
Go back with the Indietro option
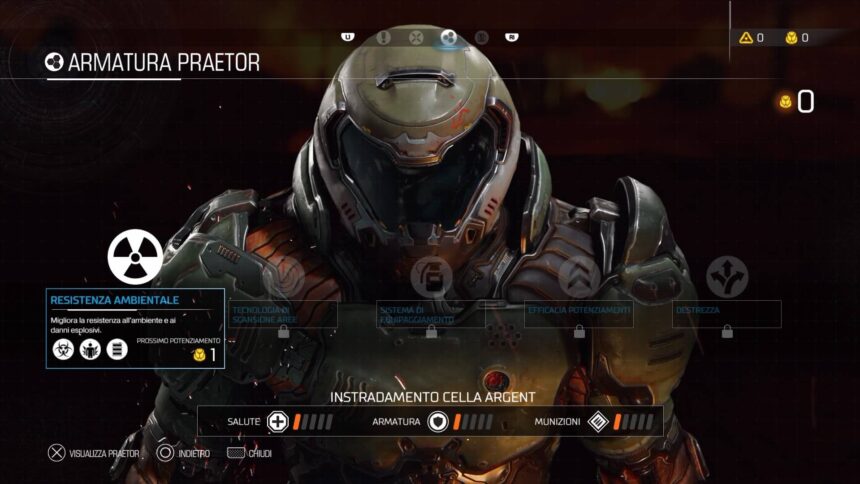tap(183, 453)
